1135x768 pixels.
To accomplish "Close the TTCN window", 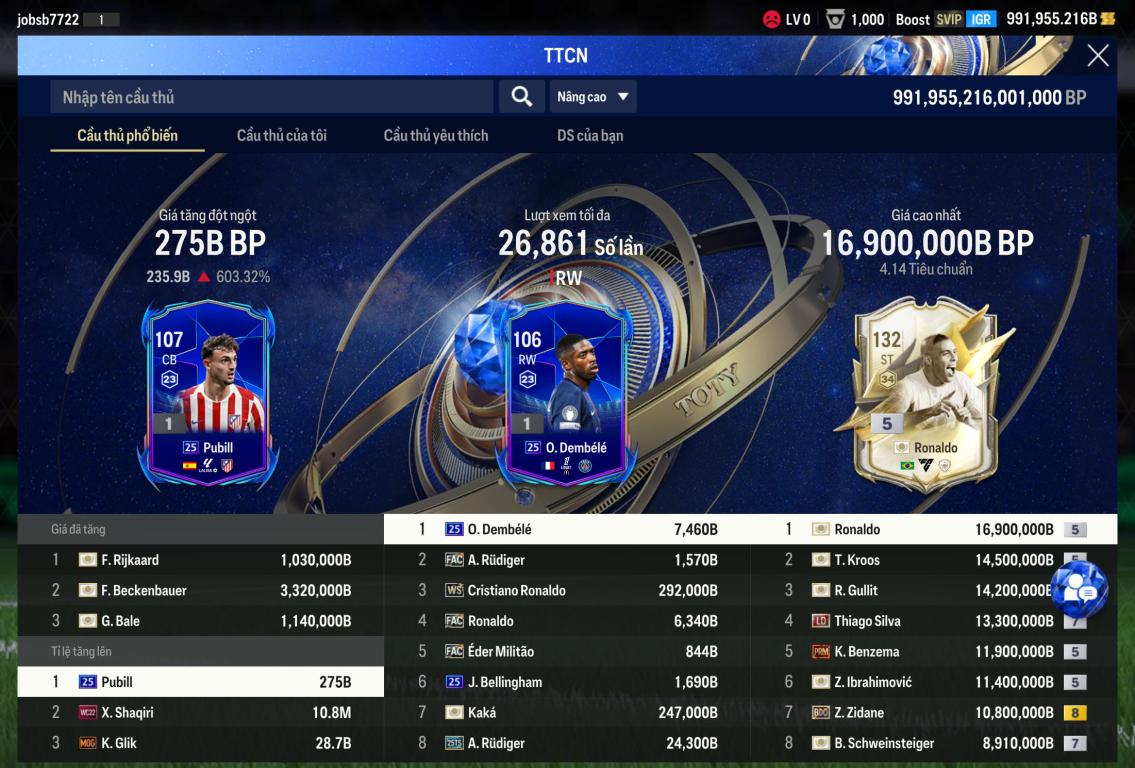I will pos(1097,56).
